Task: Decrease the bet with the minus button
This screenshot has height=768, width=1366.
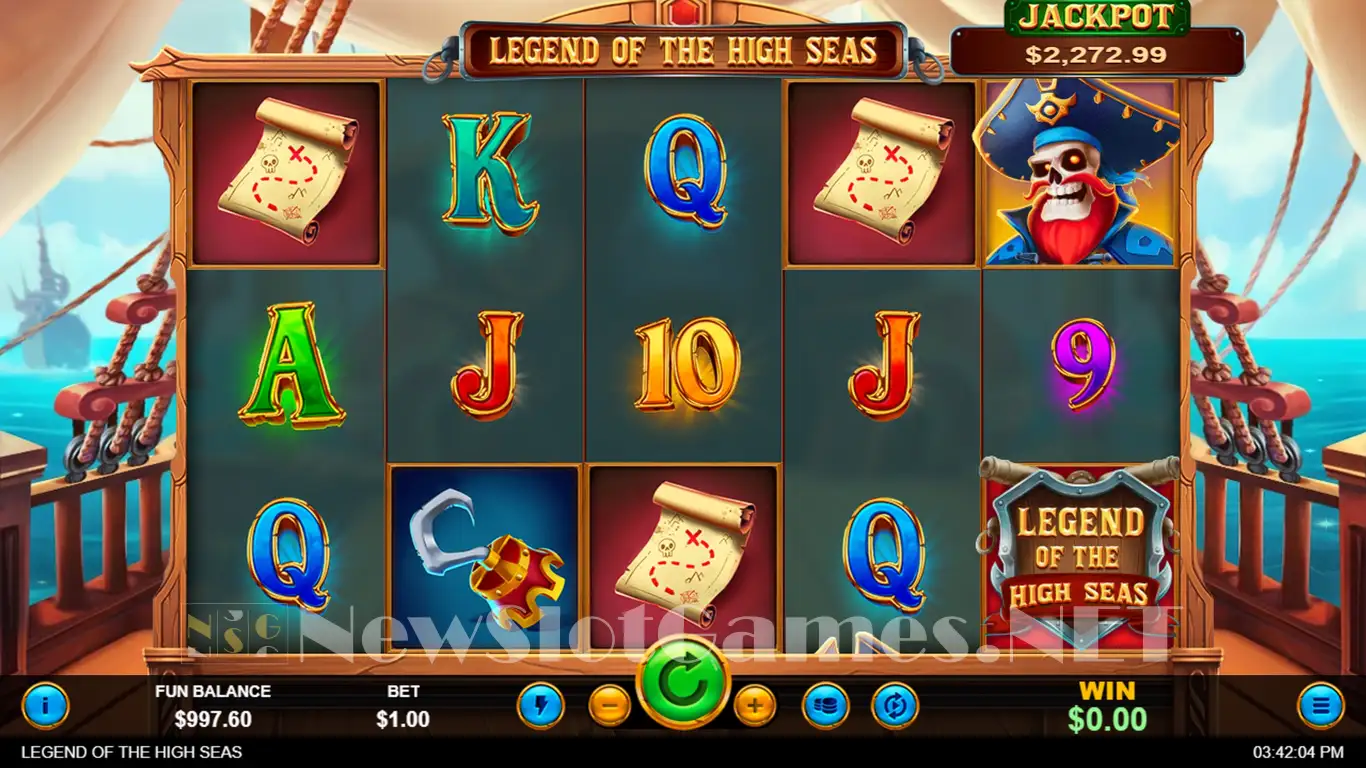Action: pos(609,706)
